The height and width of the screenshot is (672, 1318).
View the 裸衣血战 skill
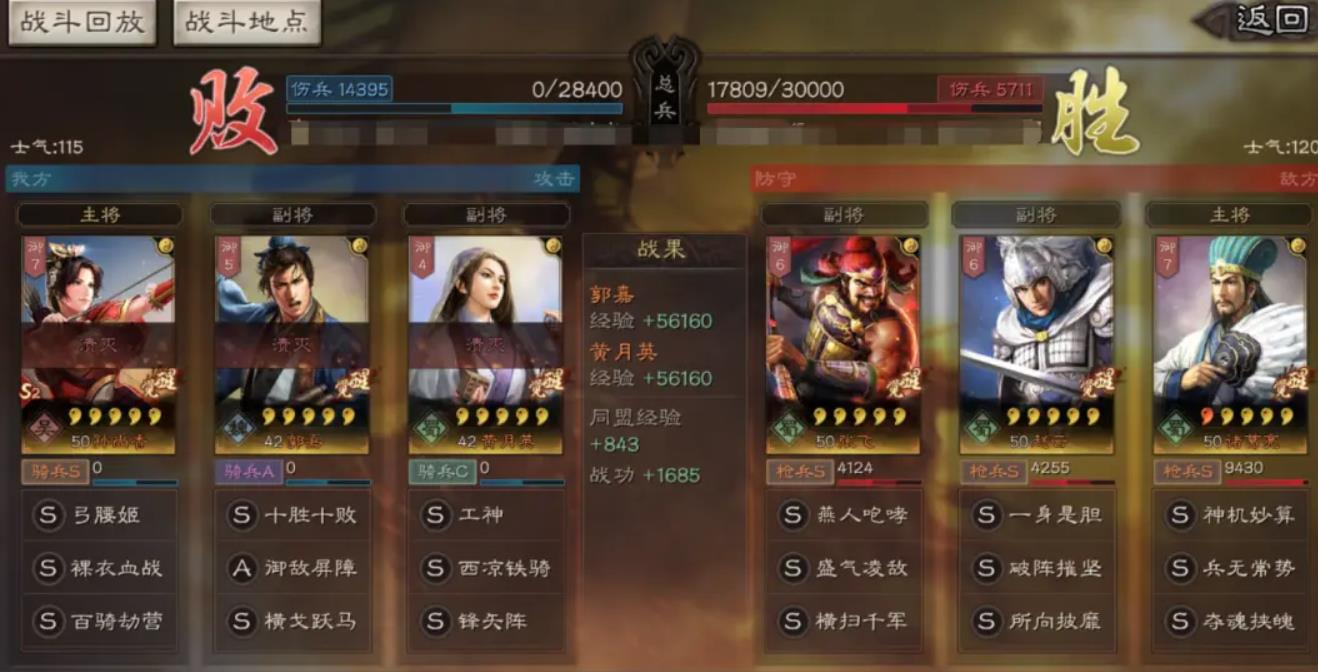[99, 568]
